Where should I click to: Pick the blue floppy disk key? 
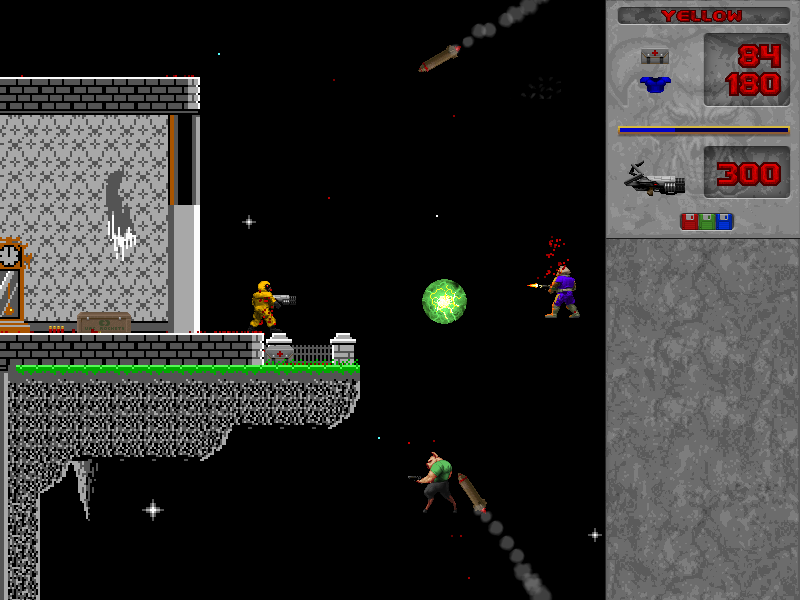724,221
